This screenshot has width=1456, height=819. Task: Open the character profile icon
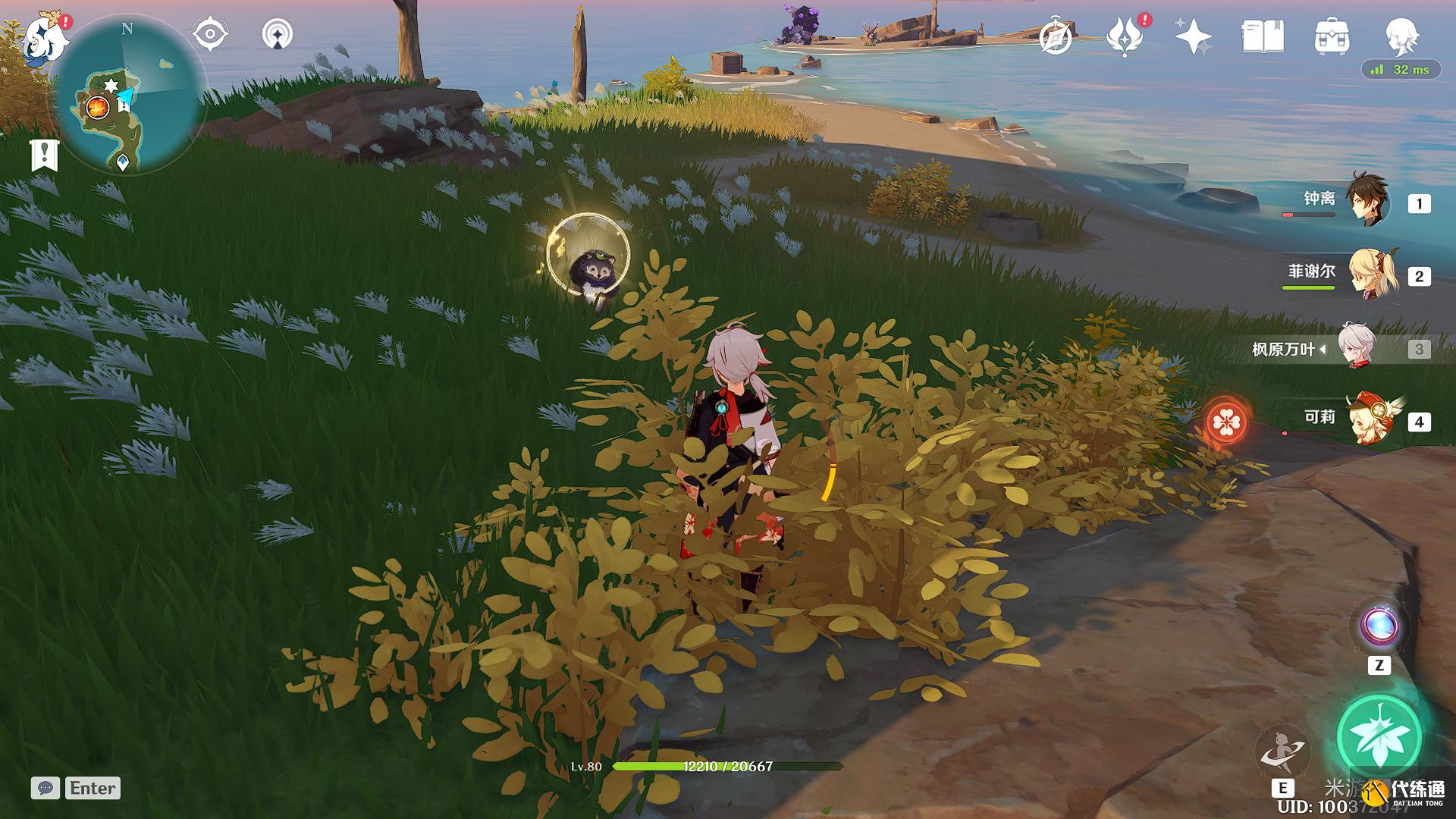(x=1400, y=36)
